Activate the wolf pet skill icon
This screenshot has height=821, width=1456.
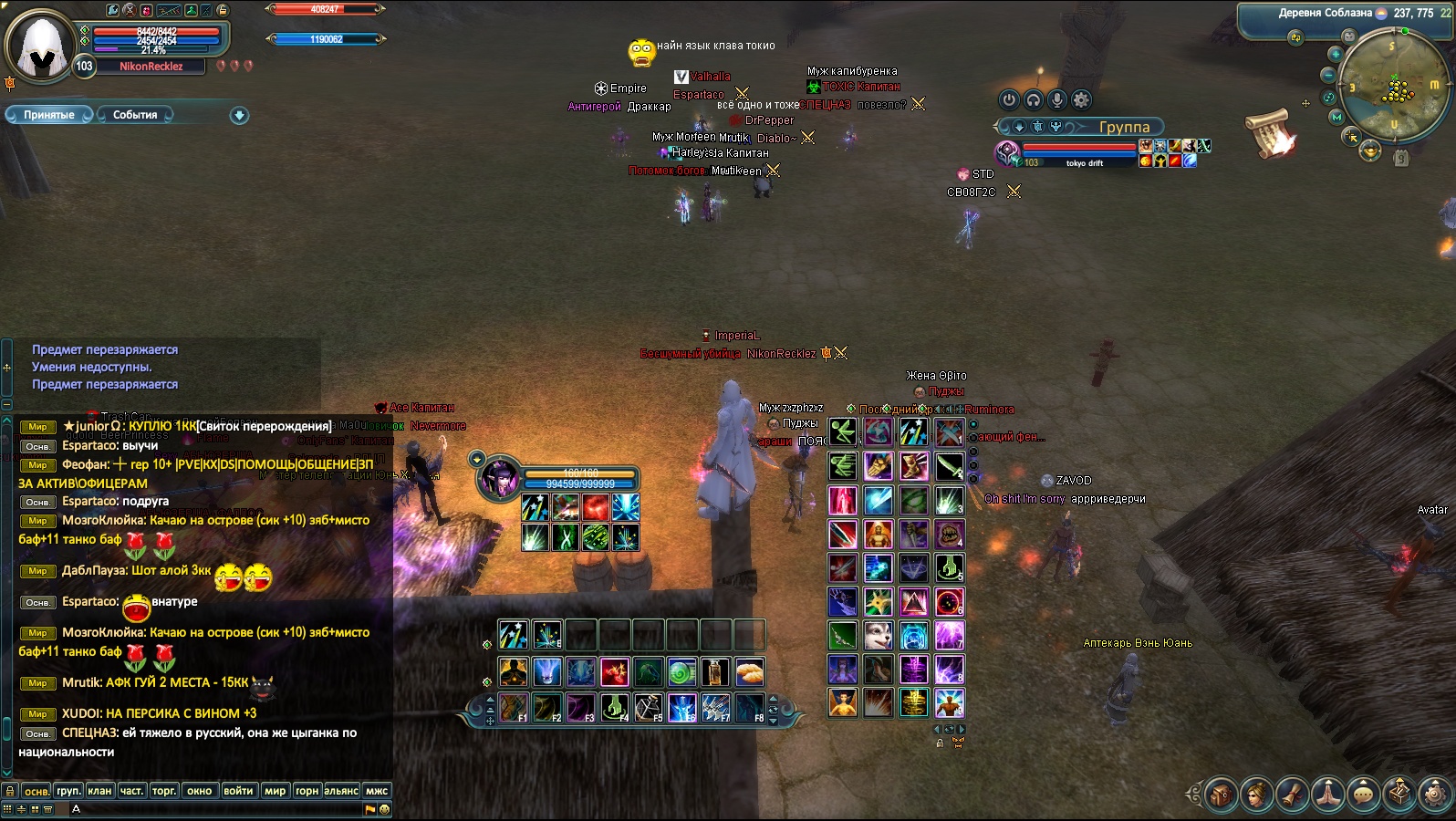[x=878, y=635]
